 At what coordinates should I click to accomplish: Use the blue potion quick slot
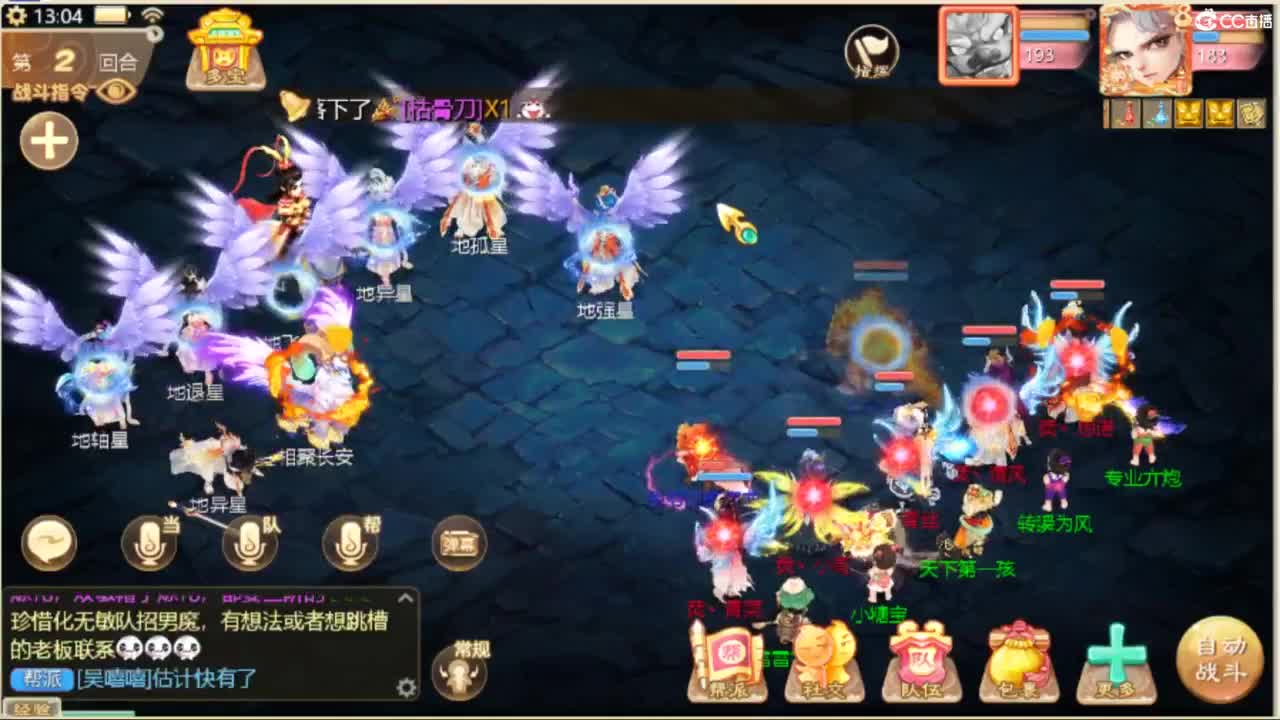pyautogui.click(x=1160, y=113)
